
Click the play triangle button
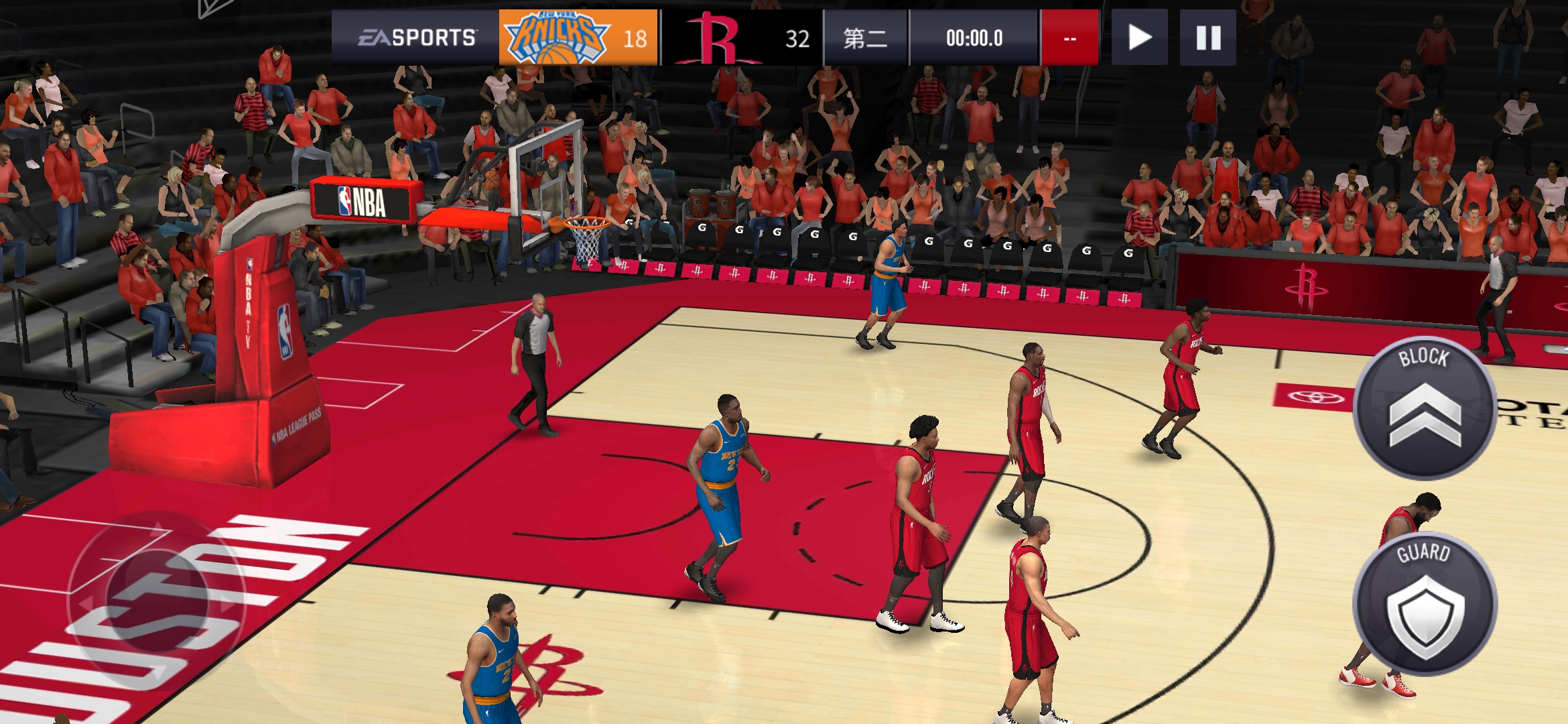(1139, 38)
